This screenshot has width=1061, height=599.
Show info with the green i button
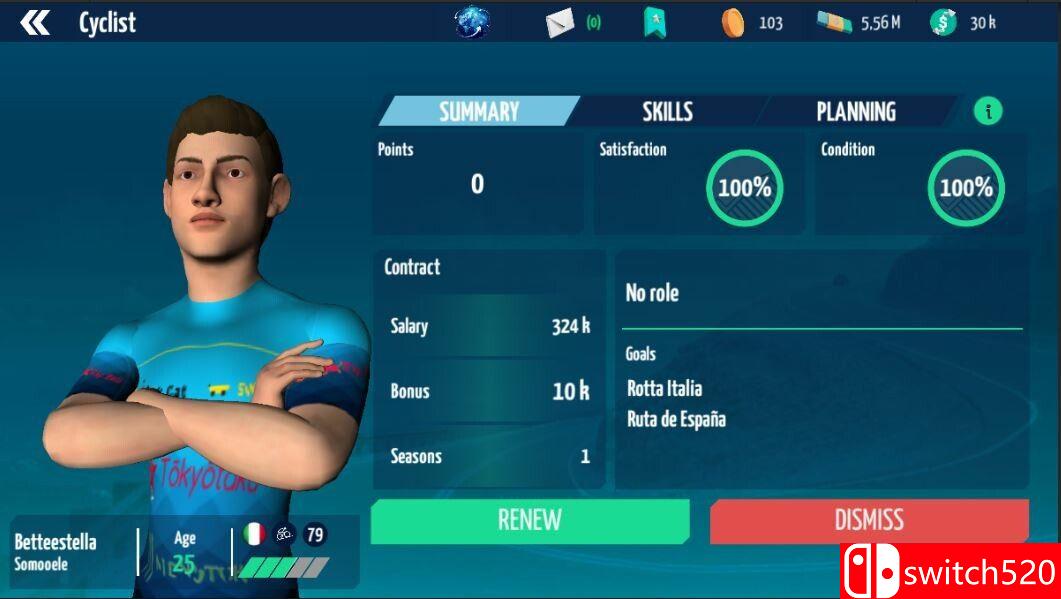pos(988,111)
